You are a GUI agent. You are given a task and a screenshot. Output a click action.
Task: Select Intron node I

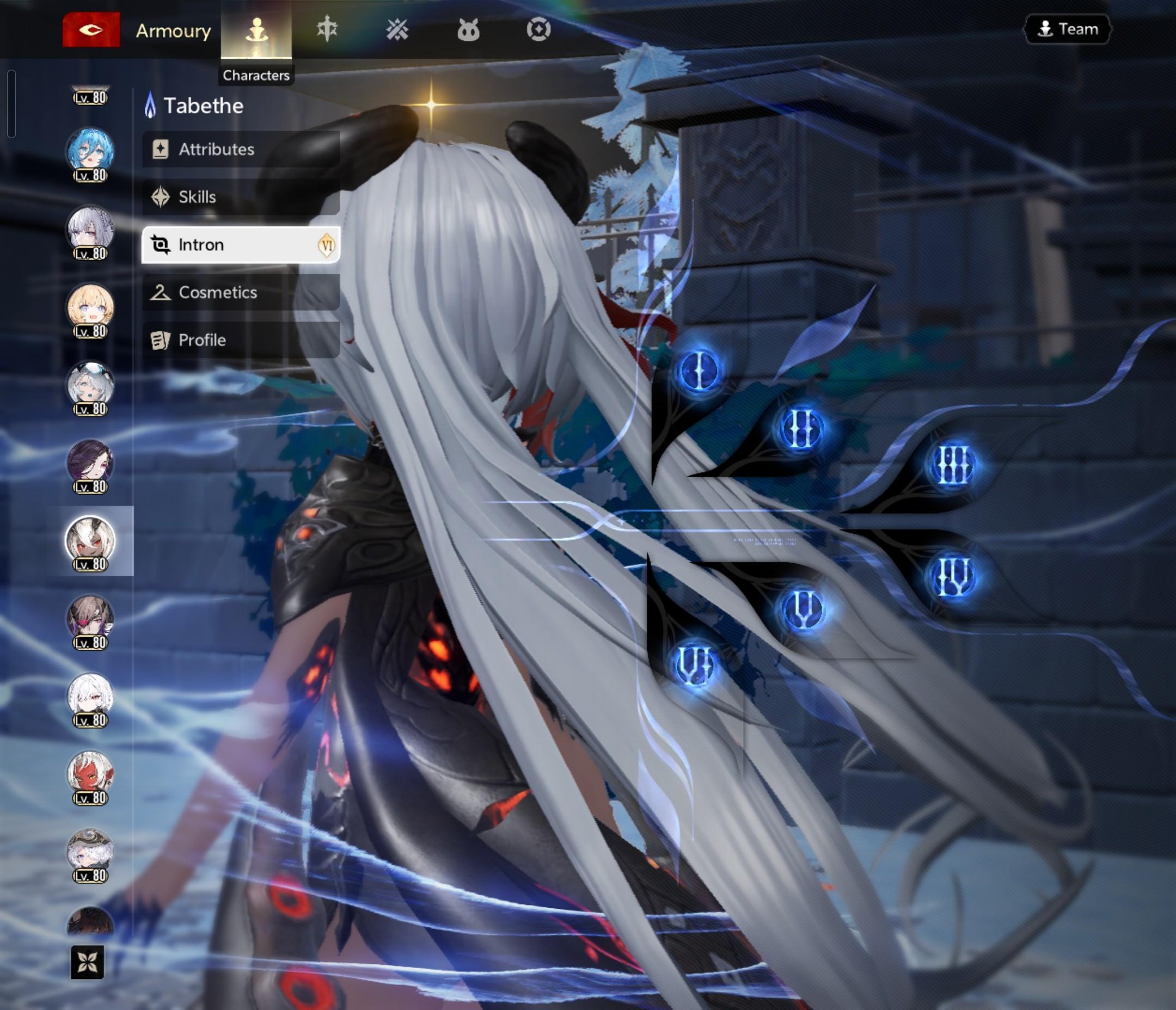pos(699,371)
